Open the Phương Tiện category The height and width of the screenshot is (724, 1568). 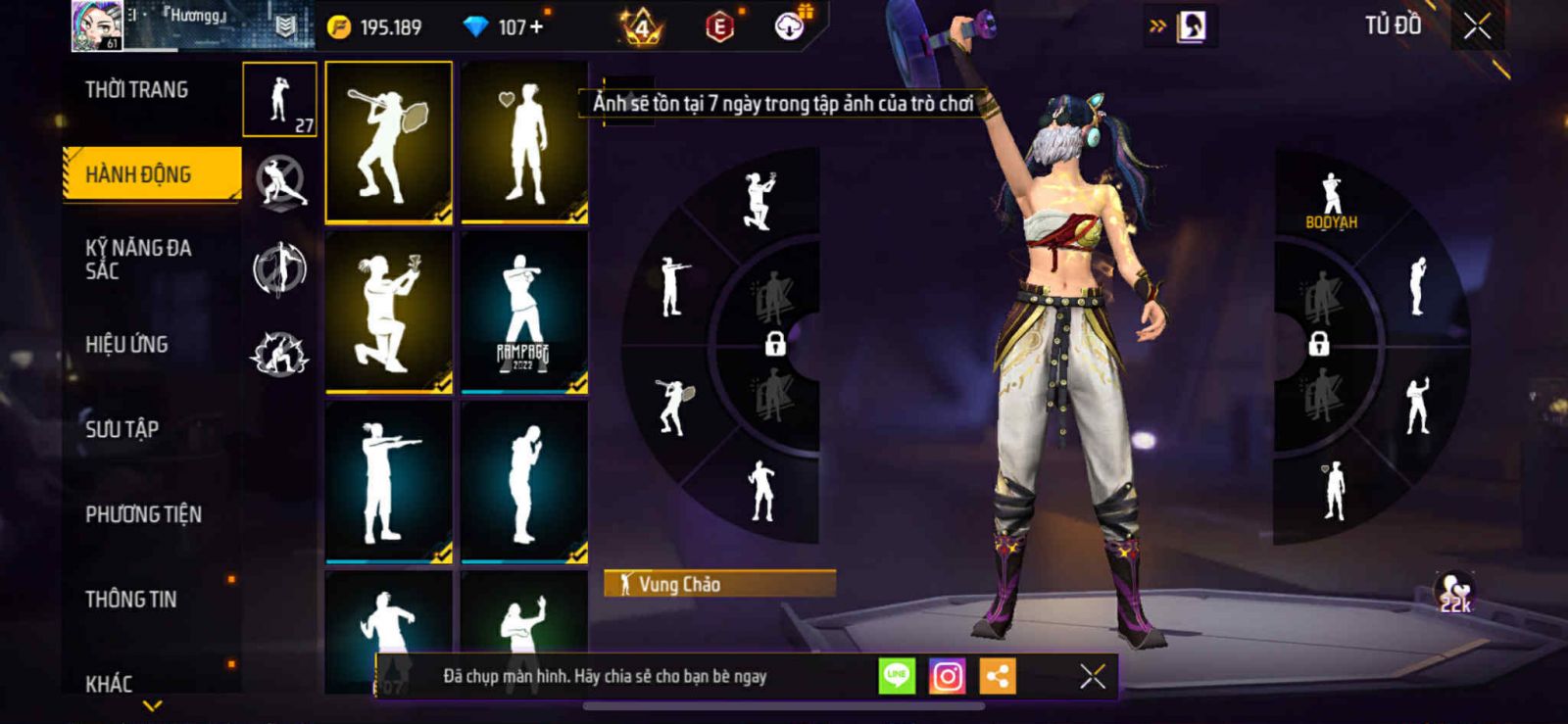click(143, 513)
